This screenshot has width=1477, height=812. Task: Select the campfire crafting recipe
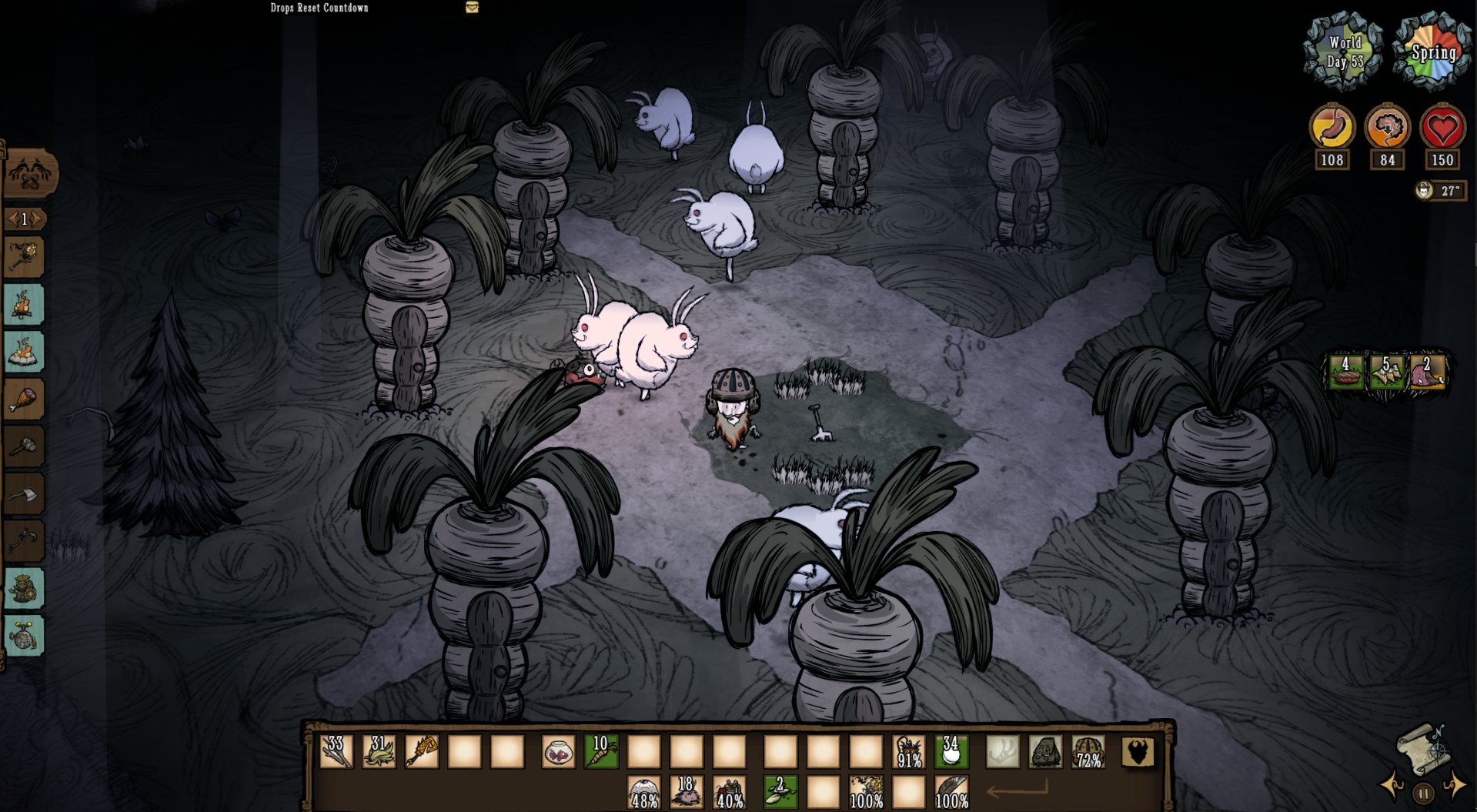[24, 304]
